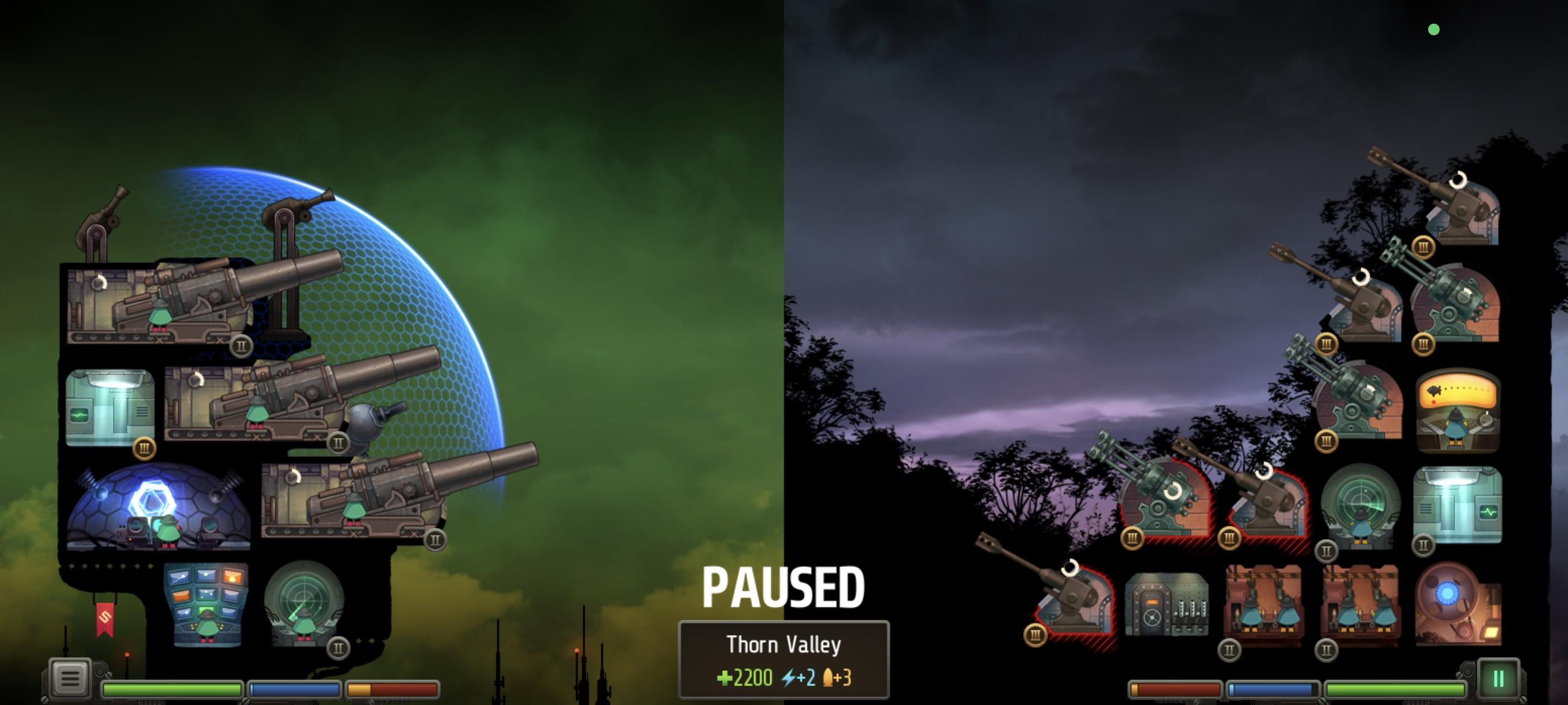Target the enemy's glowing blue reactor room
Screen dimensions: 1568x705
click(1456, 603)
